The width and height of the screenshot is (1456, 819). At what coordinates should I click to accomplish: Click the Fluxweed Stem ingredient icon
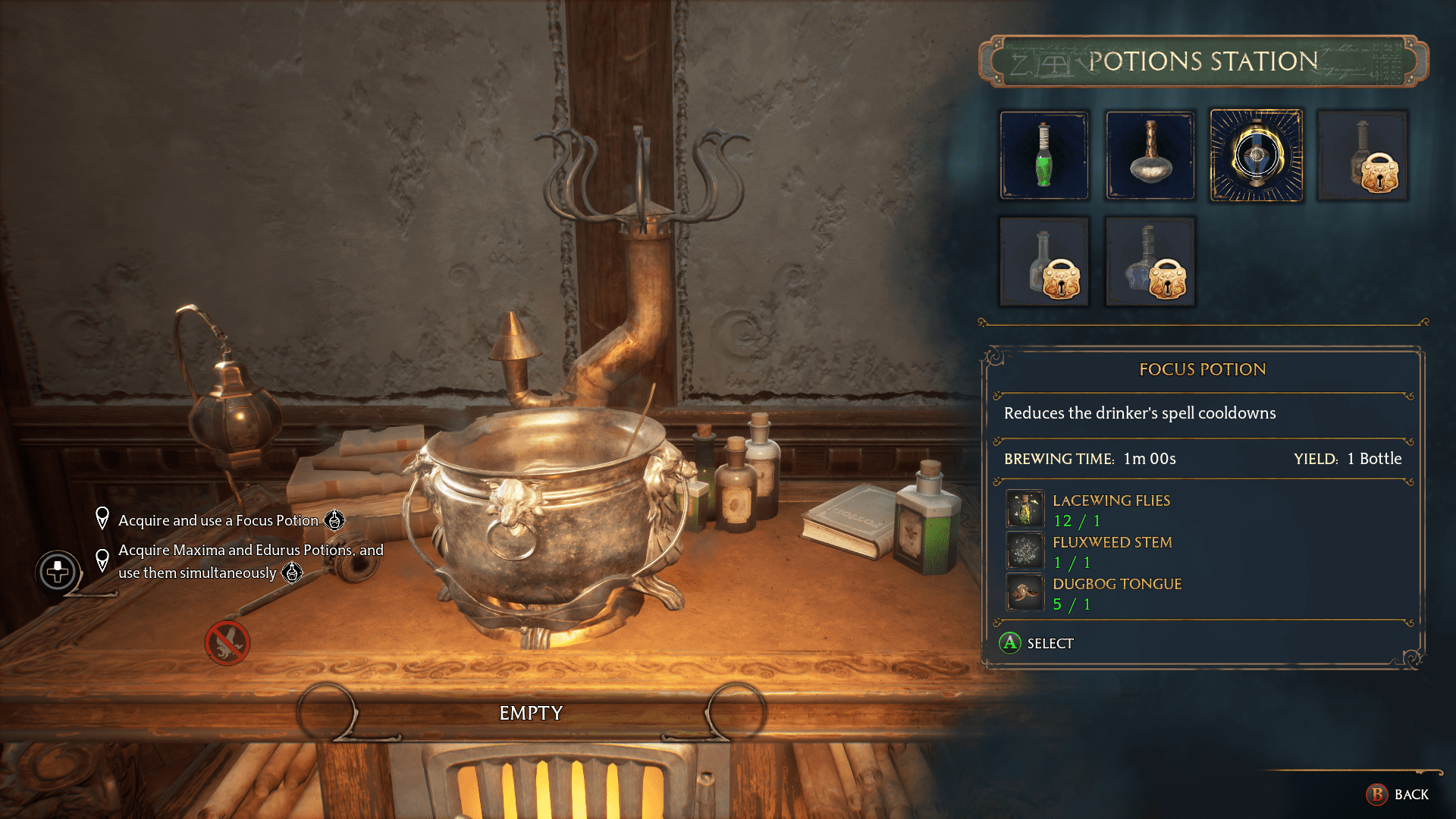(x=1025, y=551)
